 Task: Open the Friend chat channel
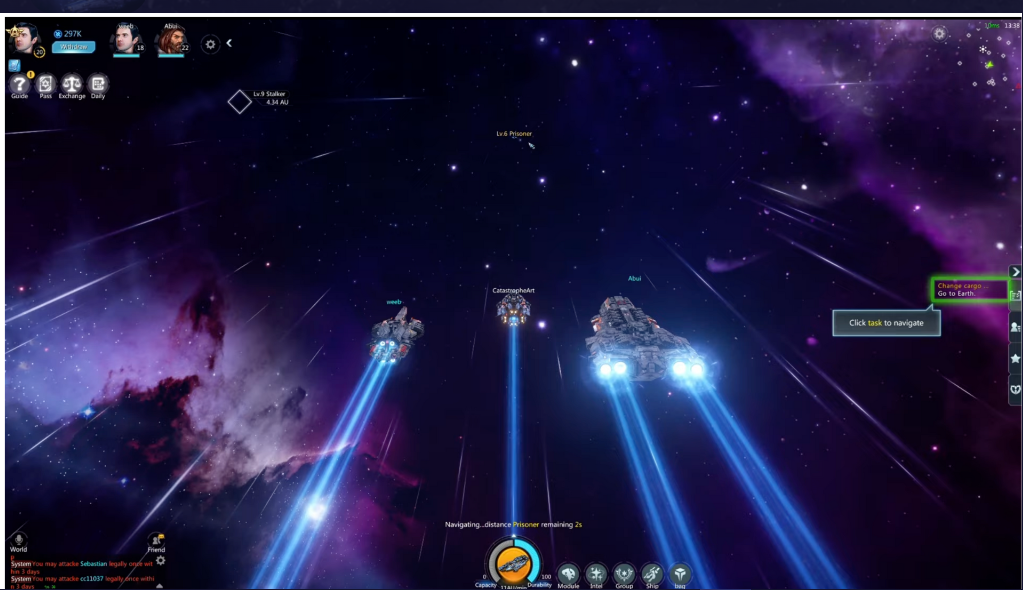click(x=156, y=541)
